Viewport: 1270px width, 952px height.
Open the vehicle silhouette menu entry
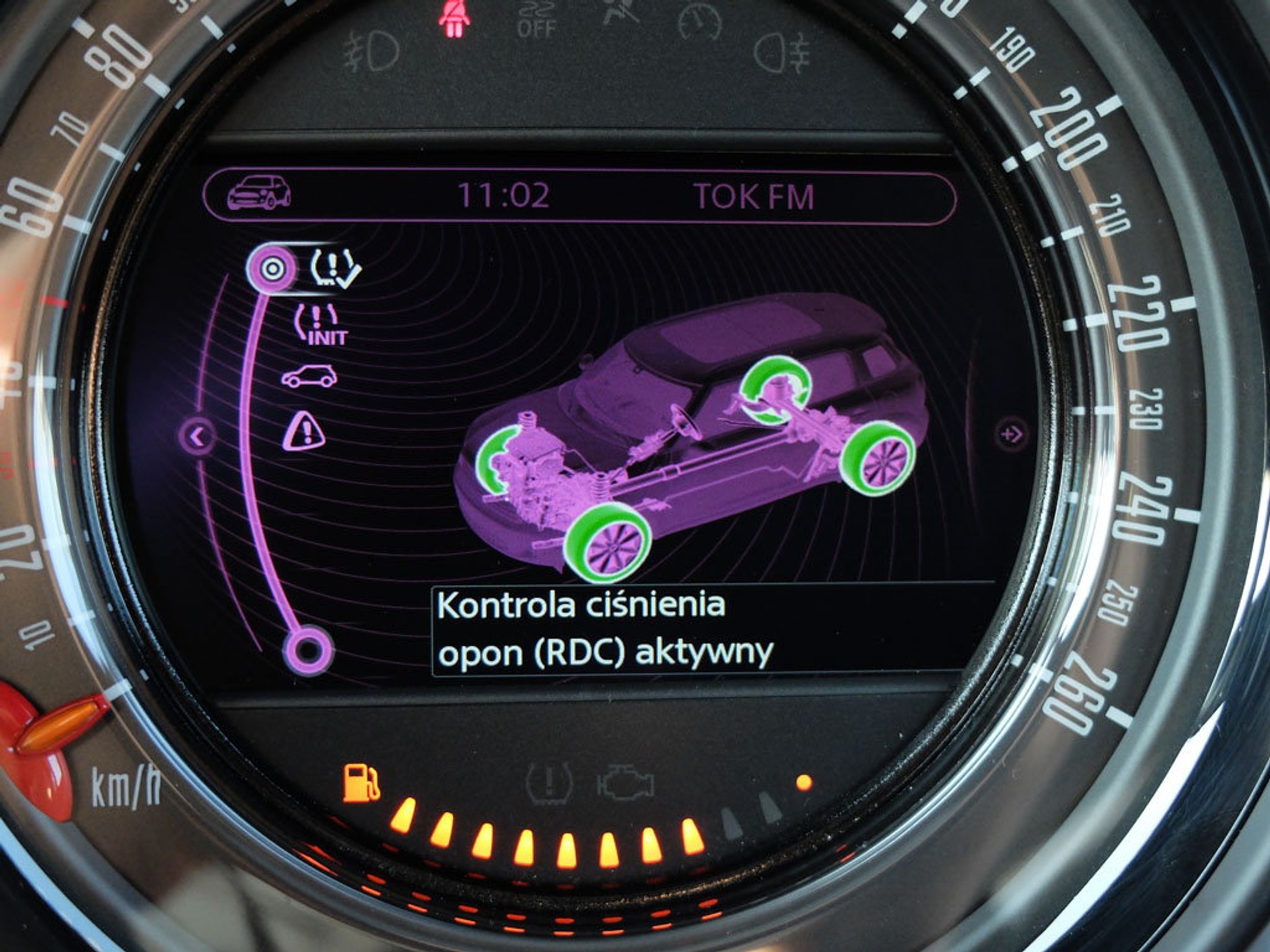[x=309, y=376]
